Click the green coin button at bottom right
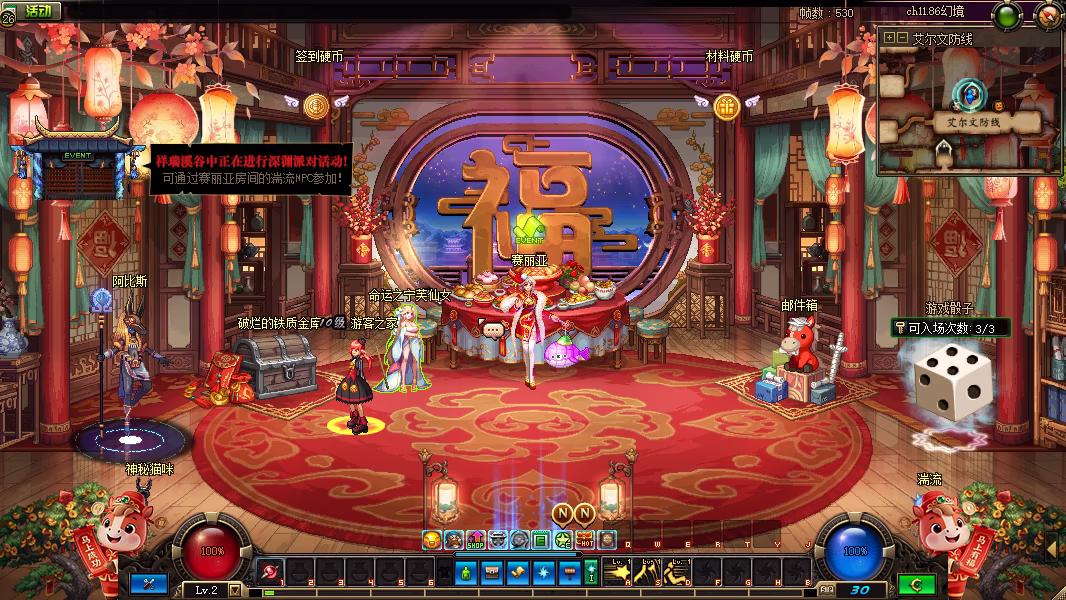This screenshot has height=600, width=1066. click(916, 584)
